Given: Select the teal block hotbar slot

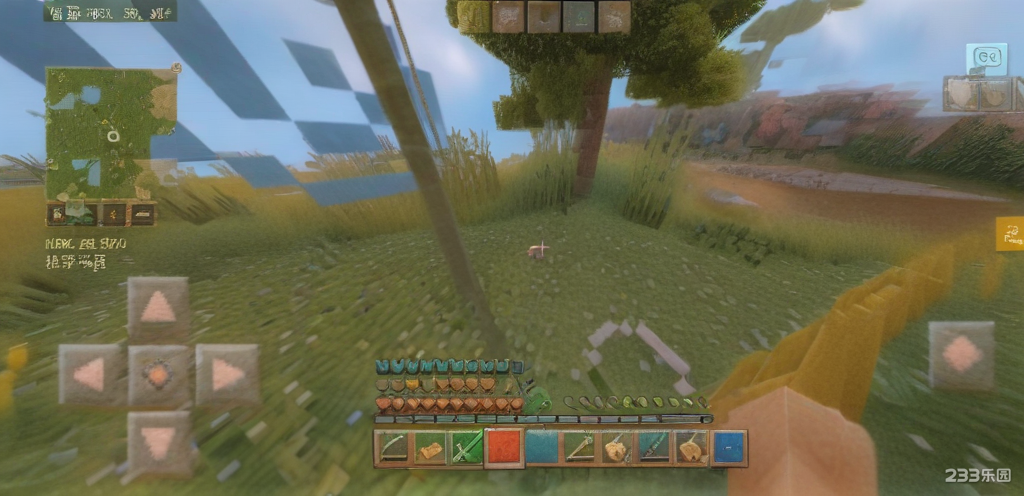Looking at the screenshot, I should point(541,448).
